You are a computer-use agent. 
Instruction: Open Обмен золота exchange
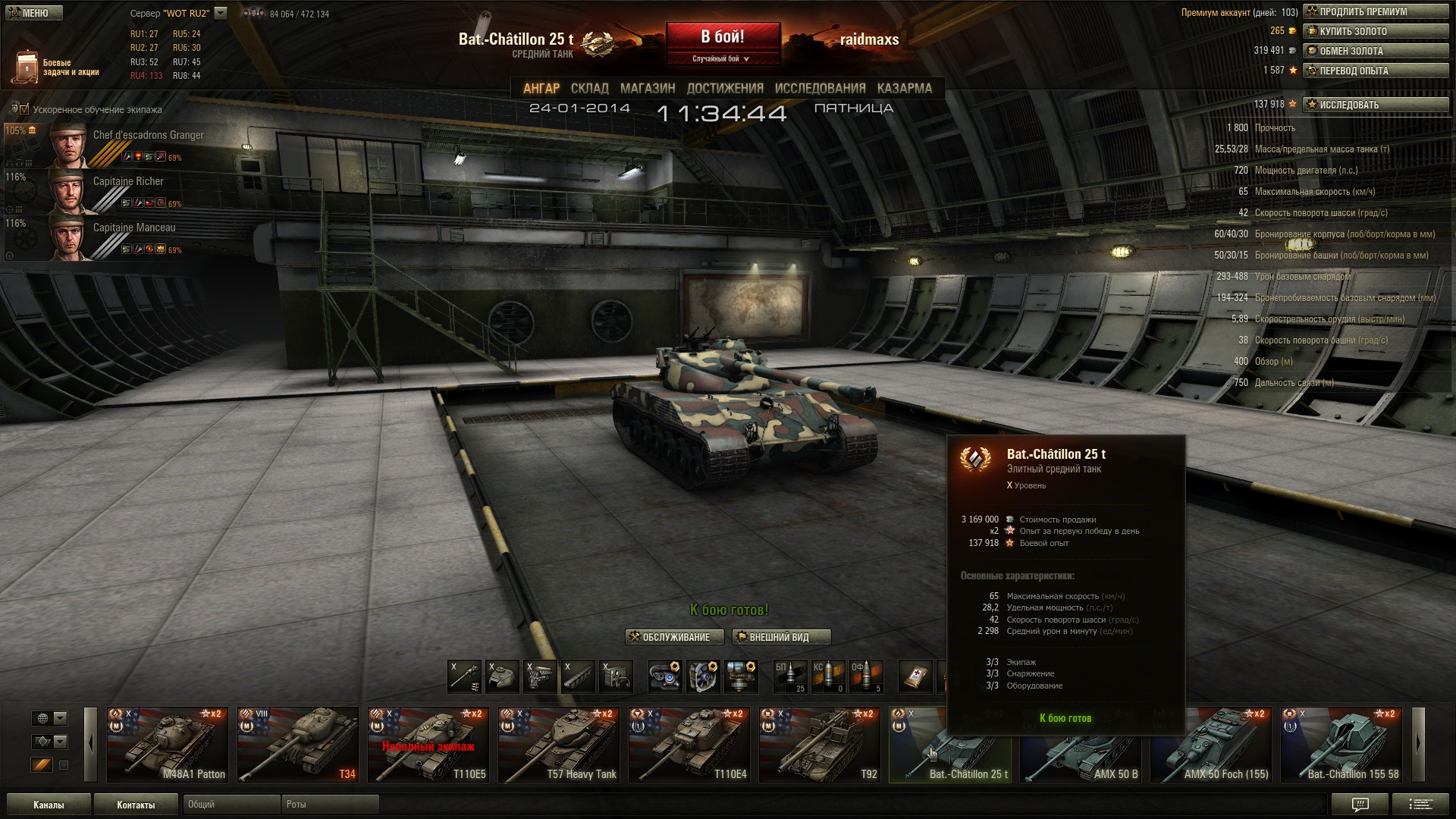coord(1375,52)
